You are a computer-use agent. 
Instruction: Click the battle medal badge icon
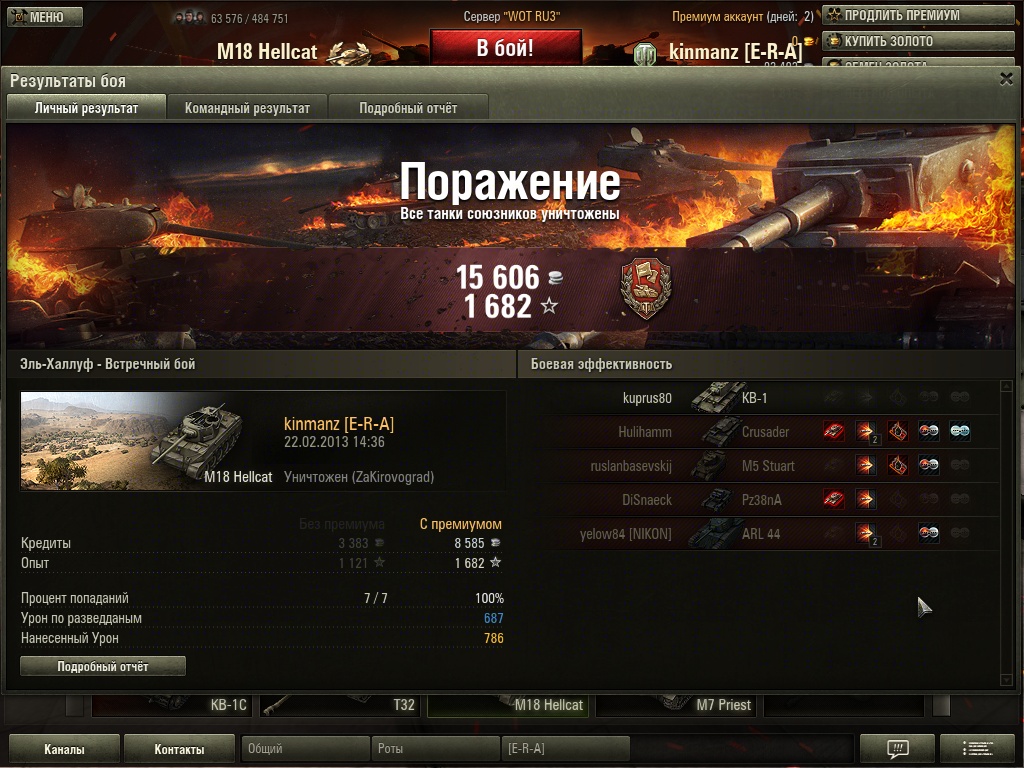coord(645,289)
